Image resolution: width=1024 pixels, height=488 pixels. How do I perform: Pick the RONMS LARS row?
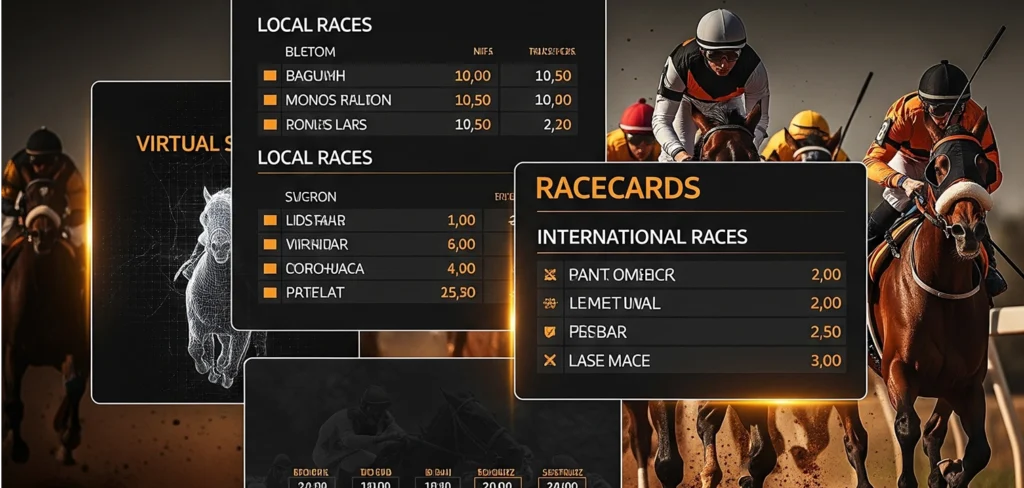pos(326,125)
